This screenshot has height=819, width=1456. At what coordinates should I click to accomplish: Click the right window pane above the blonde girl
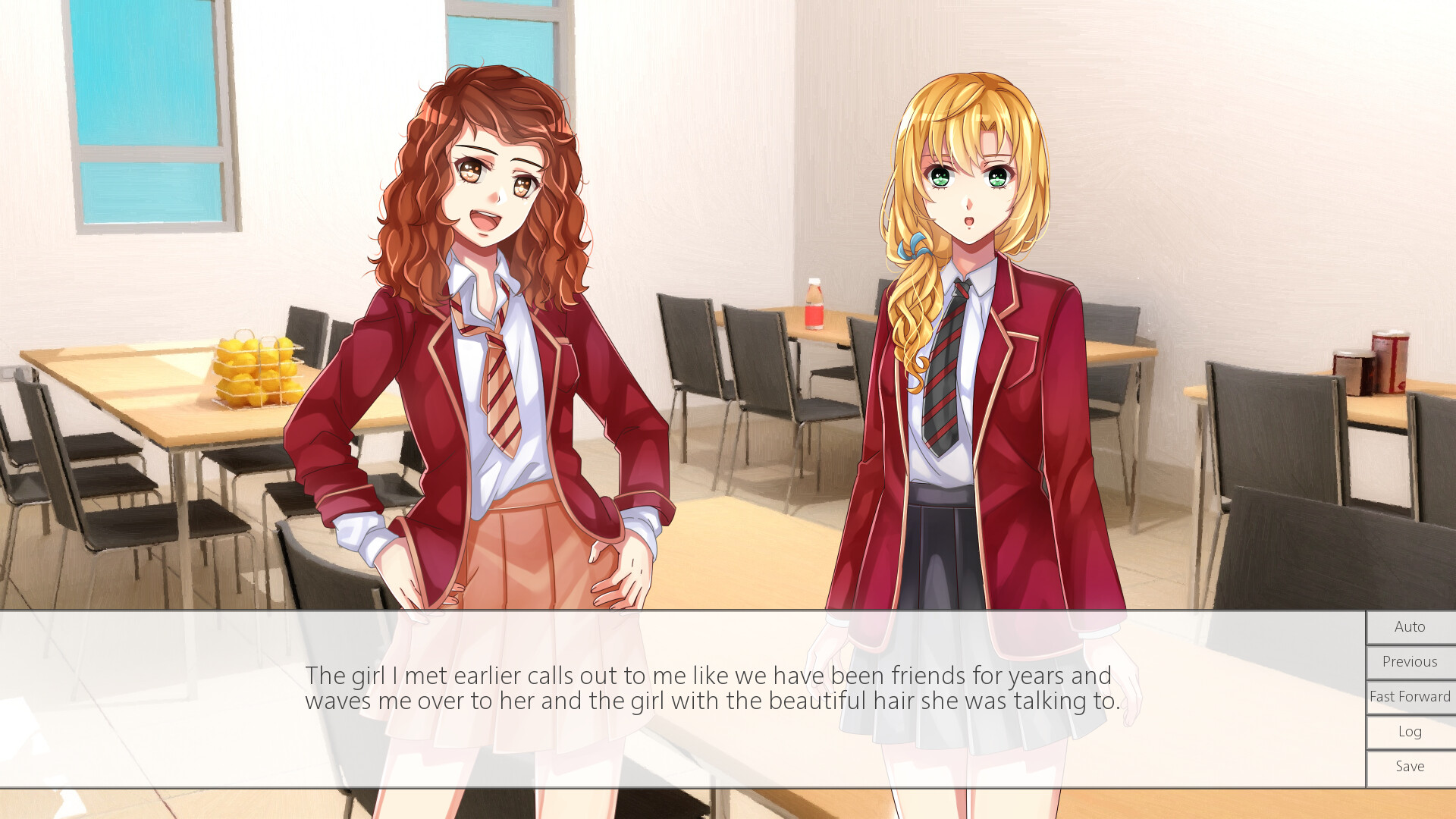[500, 45]
